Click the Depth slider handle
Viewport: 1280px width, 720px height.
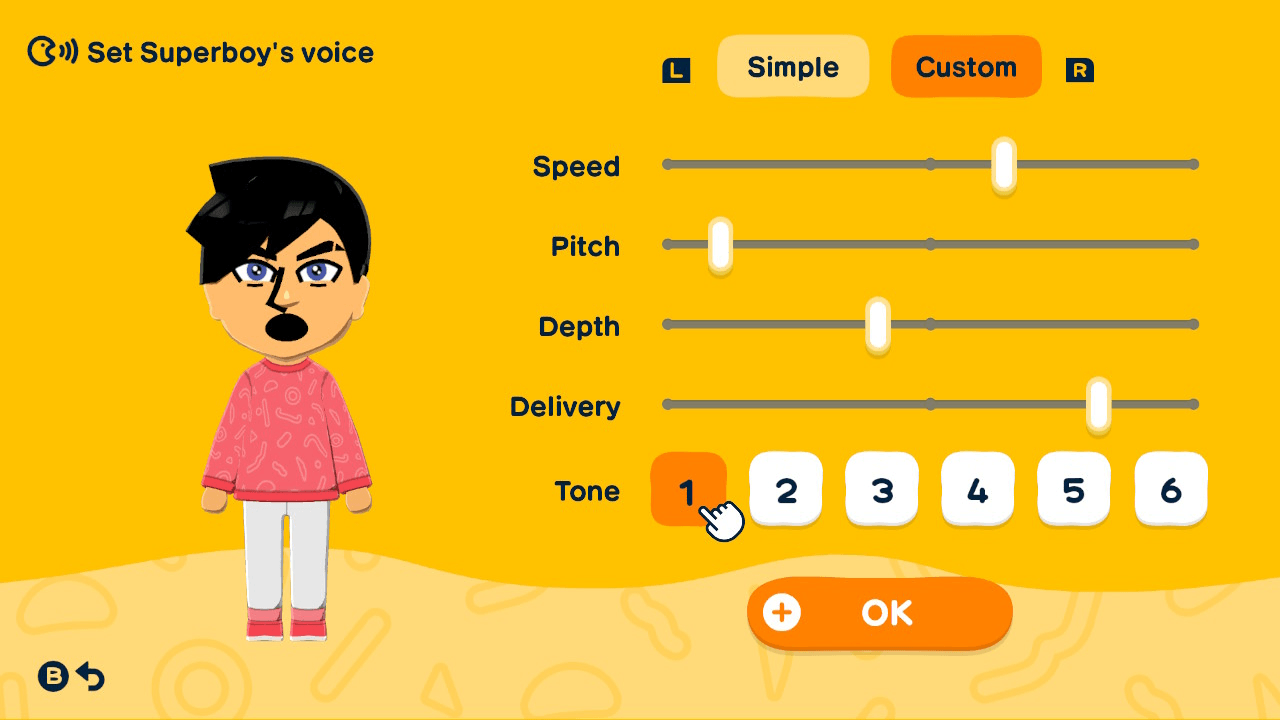pos(877,324)
